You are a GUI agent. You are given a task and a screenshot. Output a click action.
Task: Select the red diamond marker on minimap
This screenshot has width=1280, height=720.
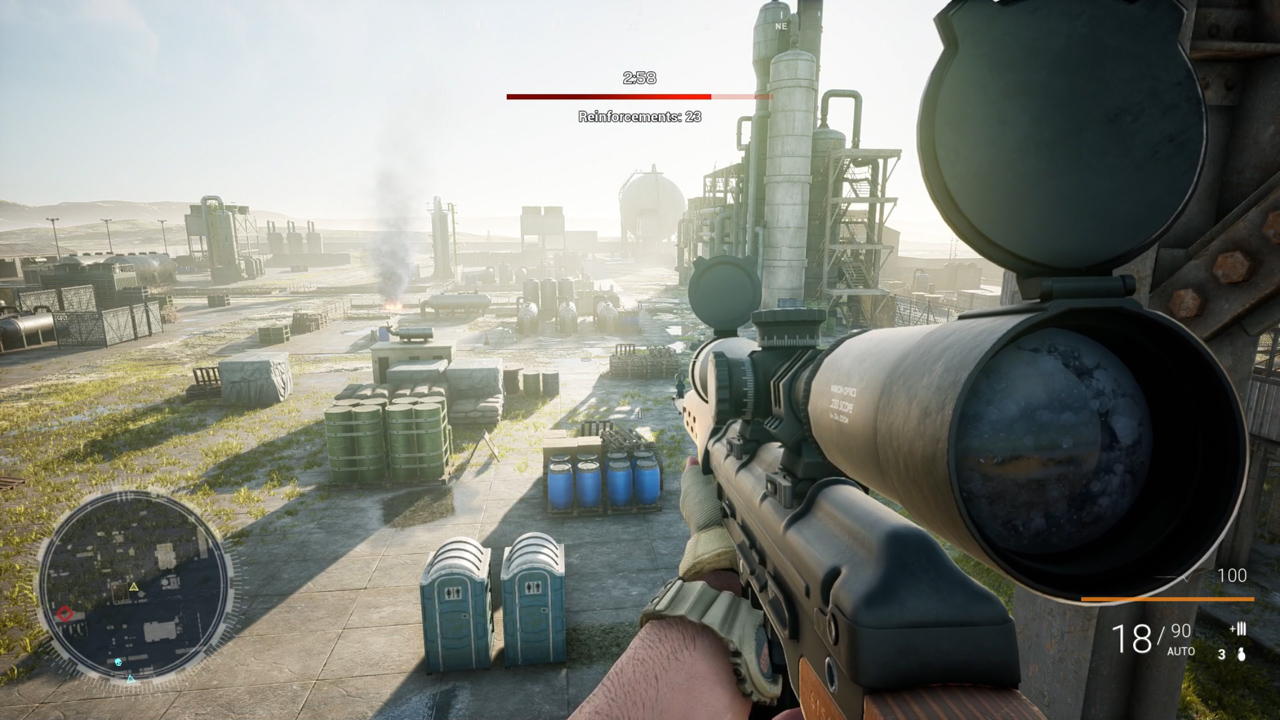[65, 613]
